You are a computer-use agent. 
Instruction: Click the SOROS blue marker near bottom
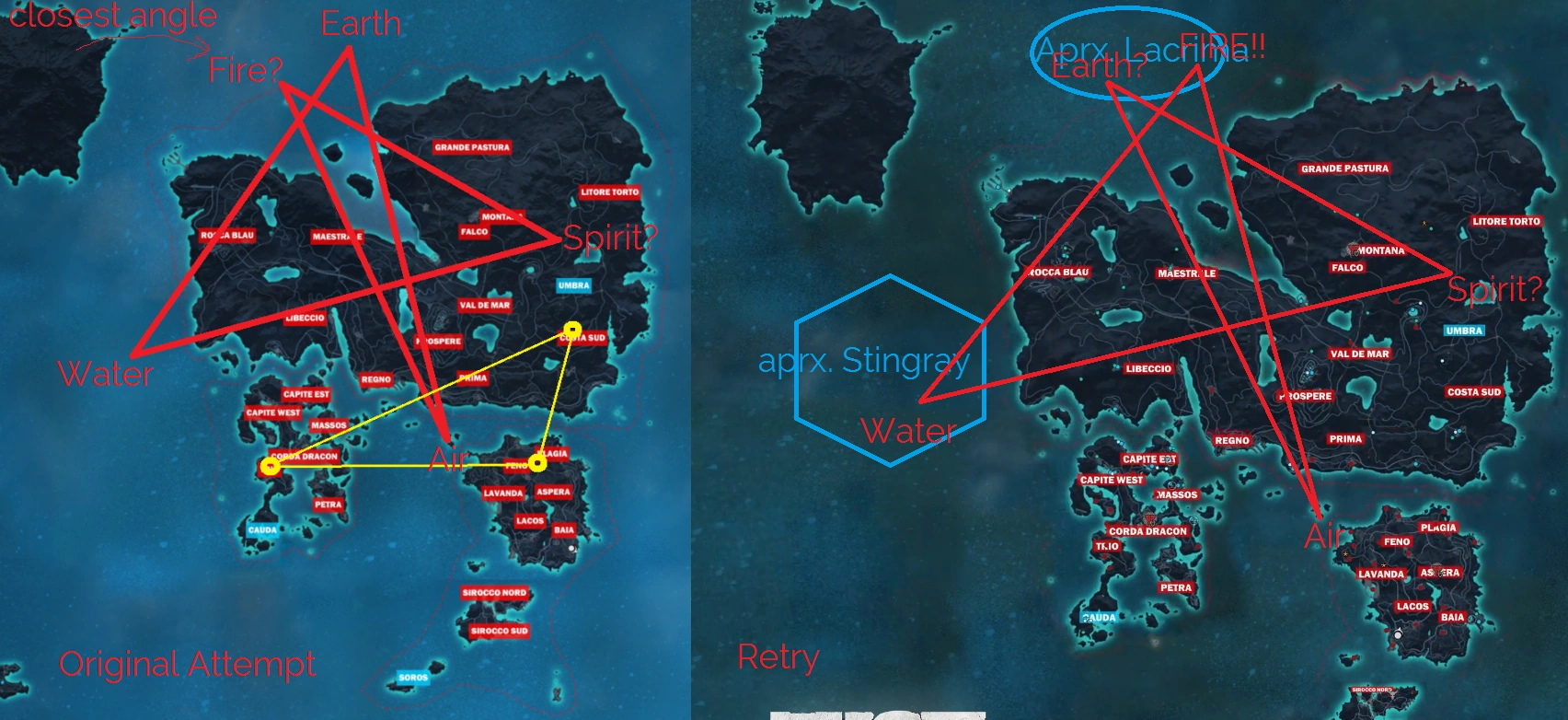[x=415, y=676]
